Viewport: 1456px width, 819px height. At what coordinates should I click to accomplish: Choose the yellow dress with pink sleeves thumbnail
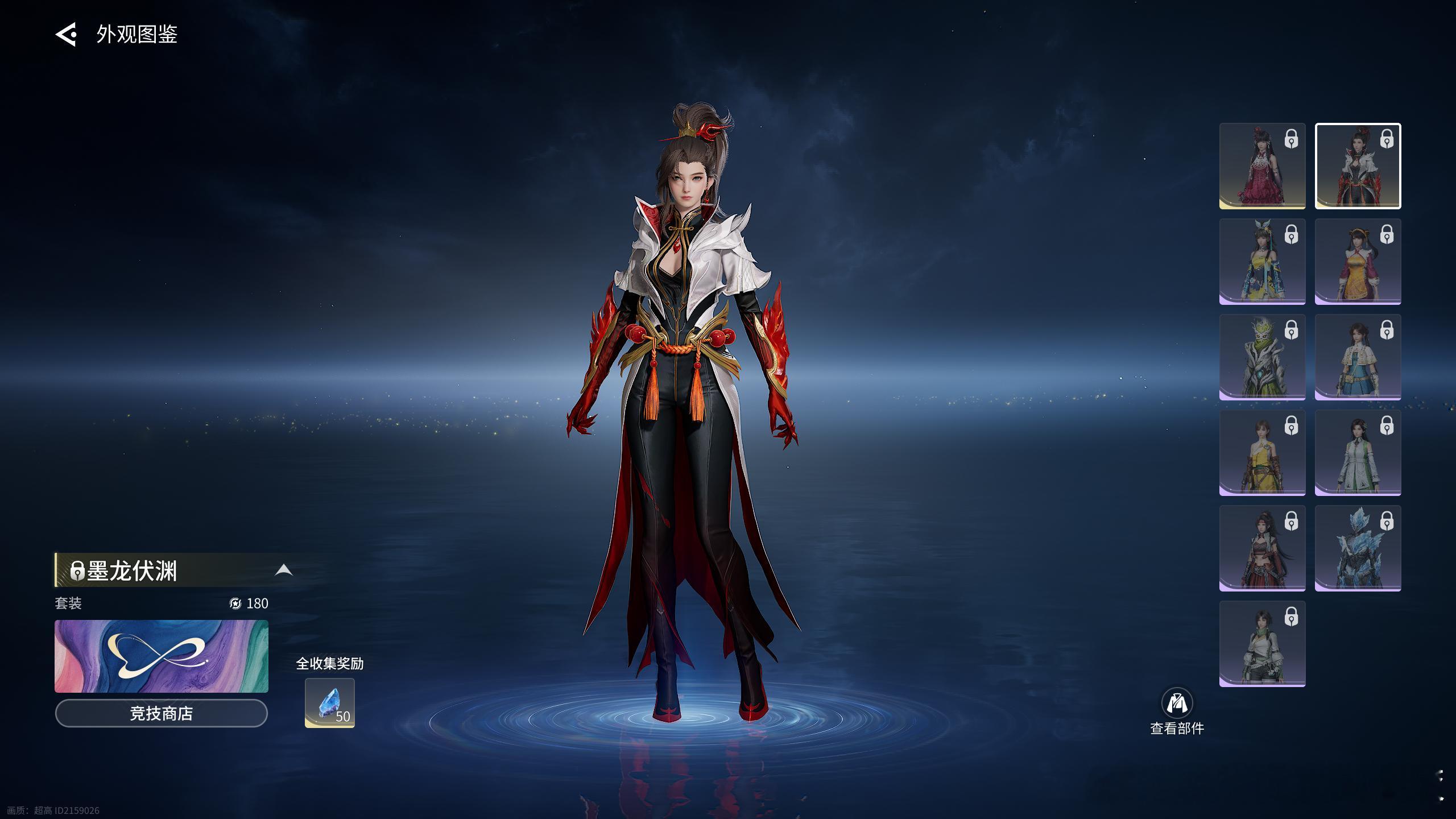pos(1358,262)
